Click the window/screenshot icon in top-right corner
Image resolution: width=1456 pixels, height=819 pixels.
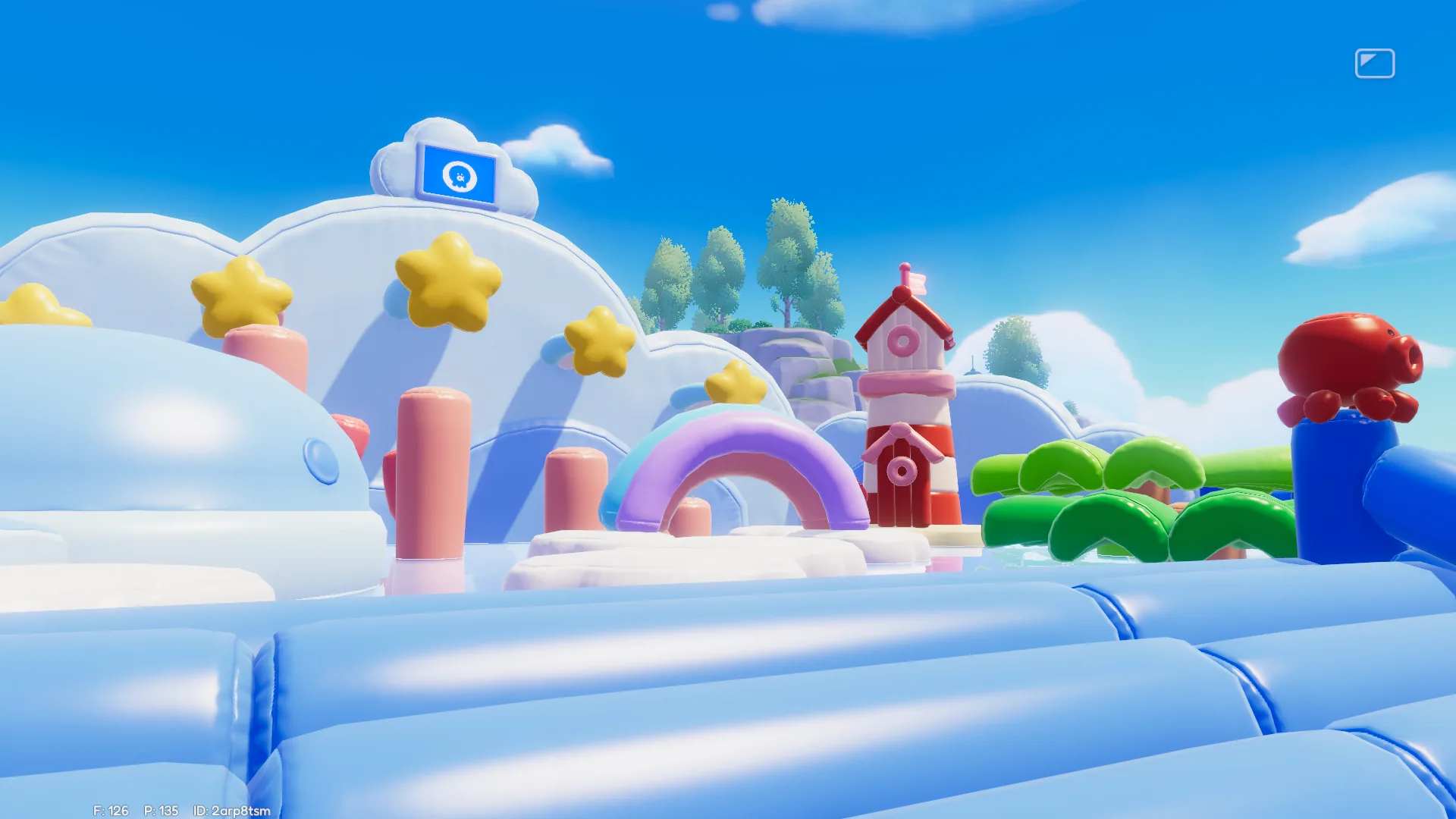(x=1375, y=63)
